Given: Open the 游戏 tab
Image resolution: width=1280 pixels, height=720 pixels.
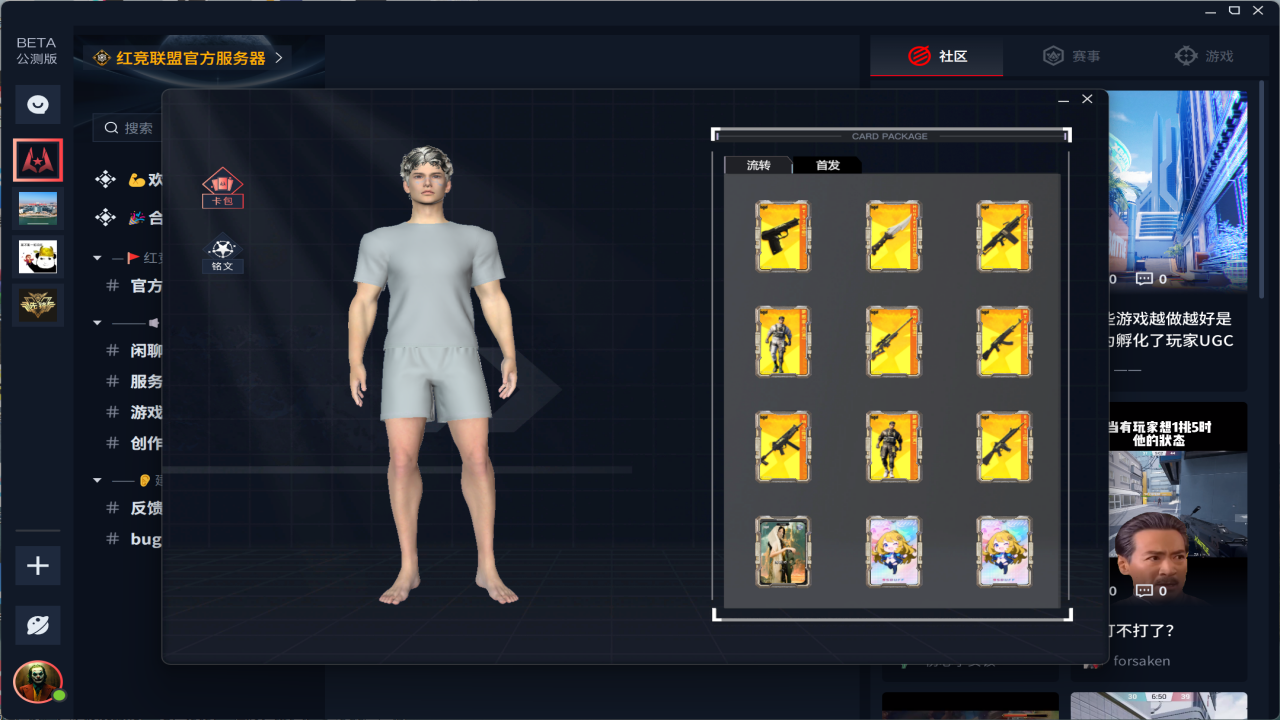Looking at the screenshot, I should pyautogui.click(x=1204, y=57).
